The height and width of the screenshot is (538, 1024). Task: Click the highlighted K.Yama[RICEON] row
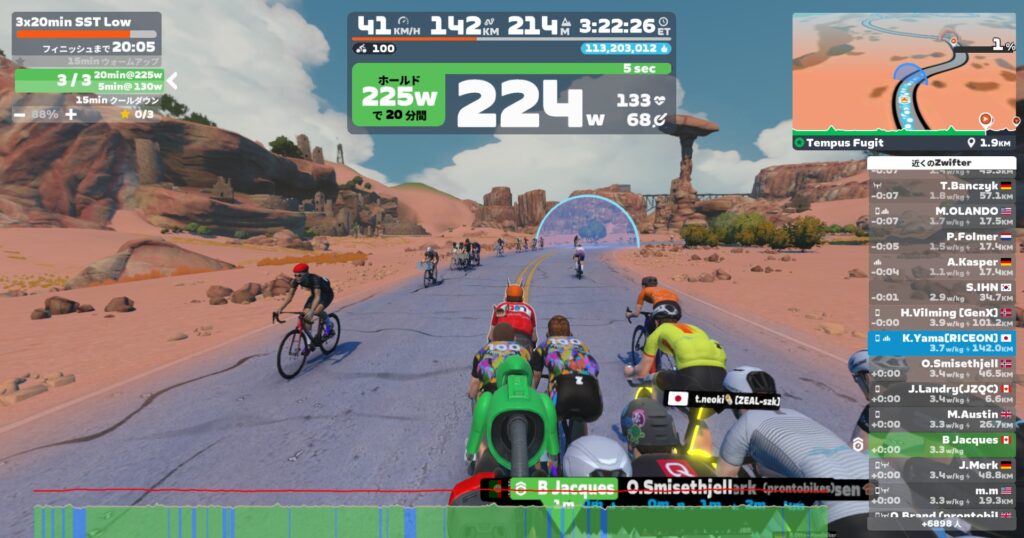pyautogui.click(x=941, y=343)
